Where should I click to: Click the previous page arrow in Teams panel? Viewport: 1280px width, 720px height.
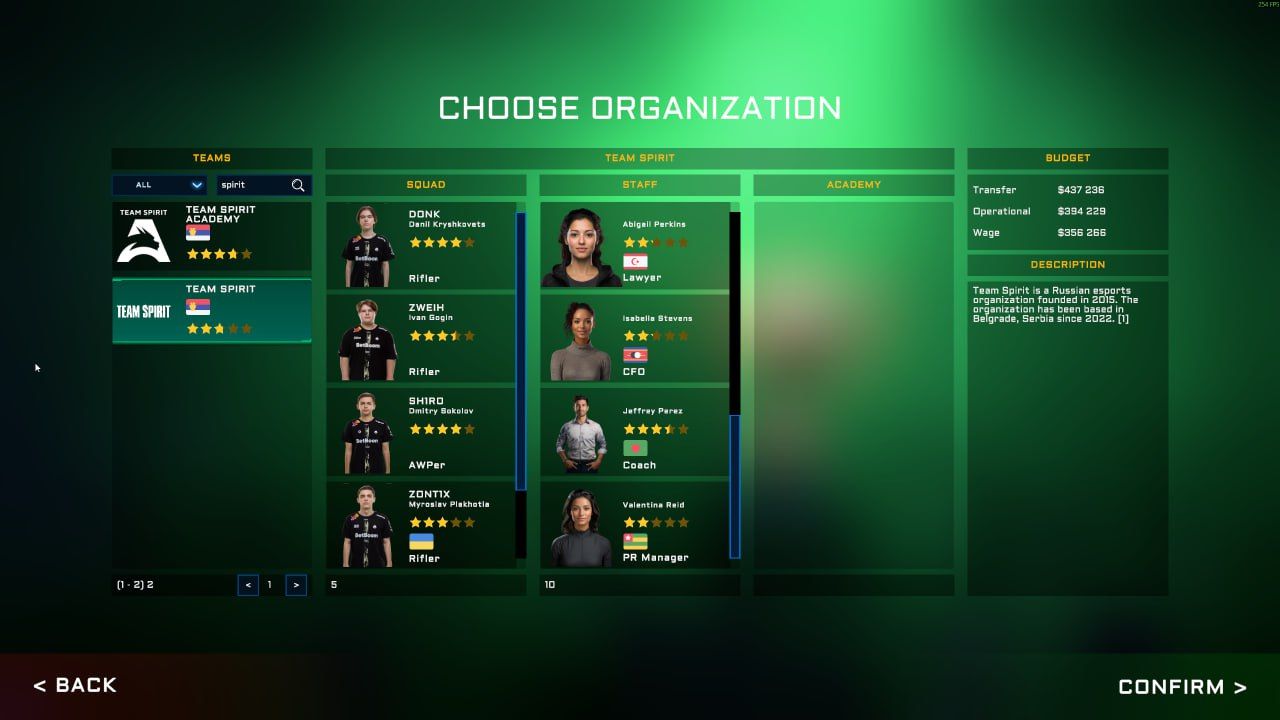click(248, 584)
